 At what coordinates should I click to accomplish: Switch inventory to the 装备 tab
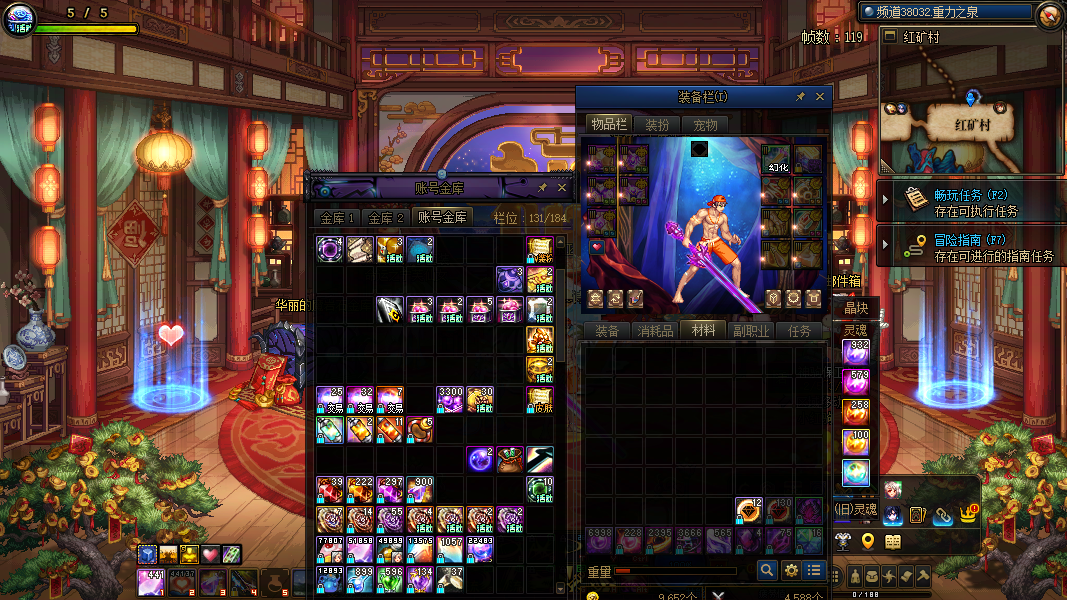coord(607,331)
